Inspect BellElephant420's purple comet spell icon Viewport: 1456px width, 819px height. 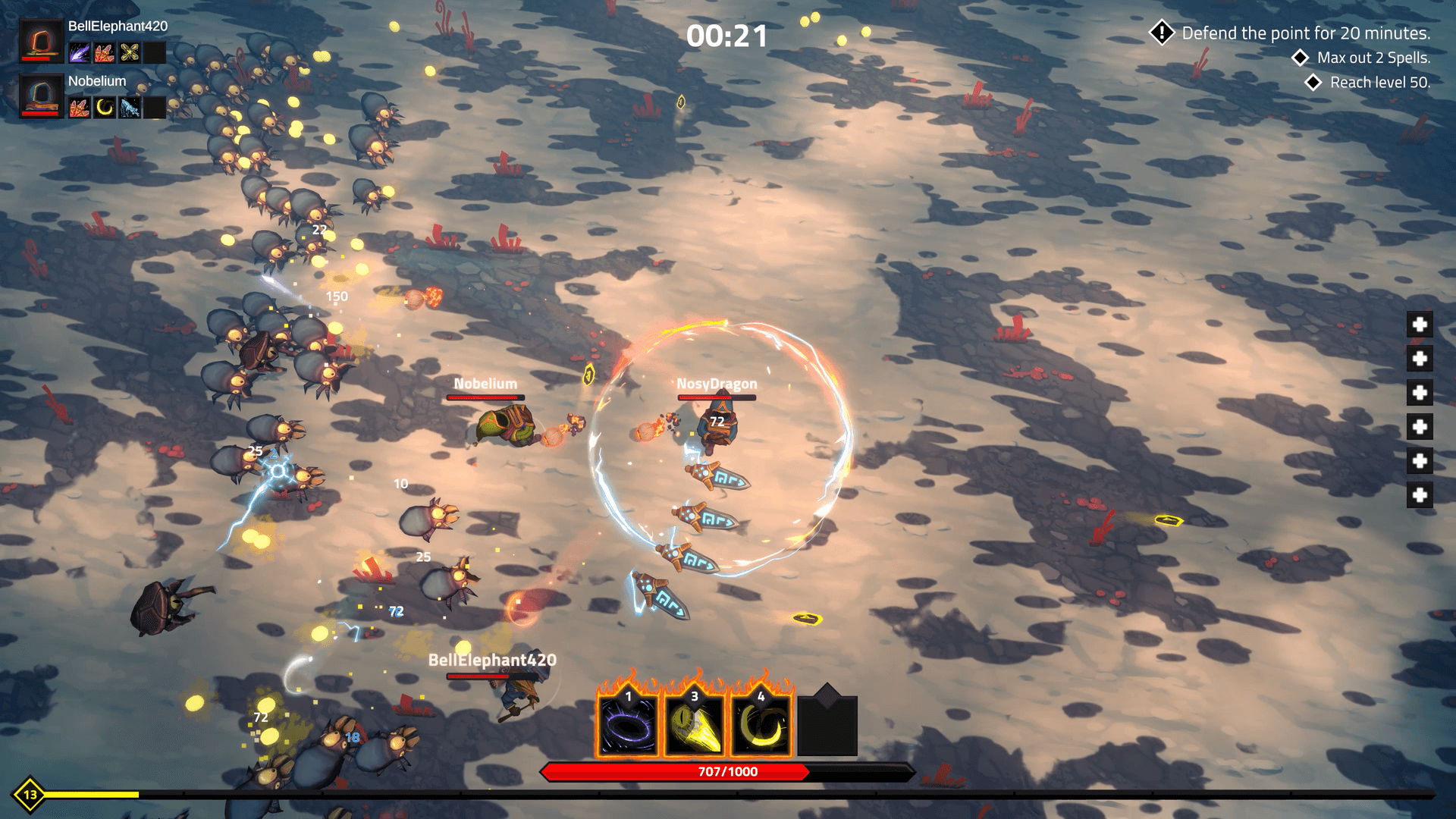(x=80, y=52)
